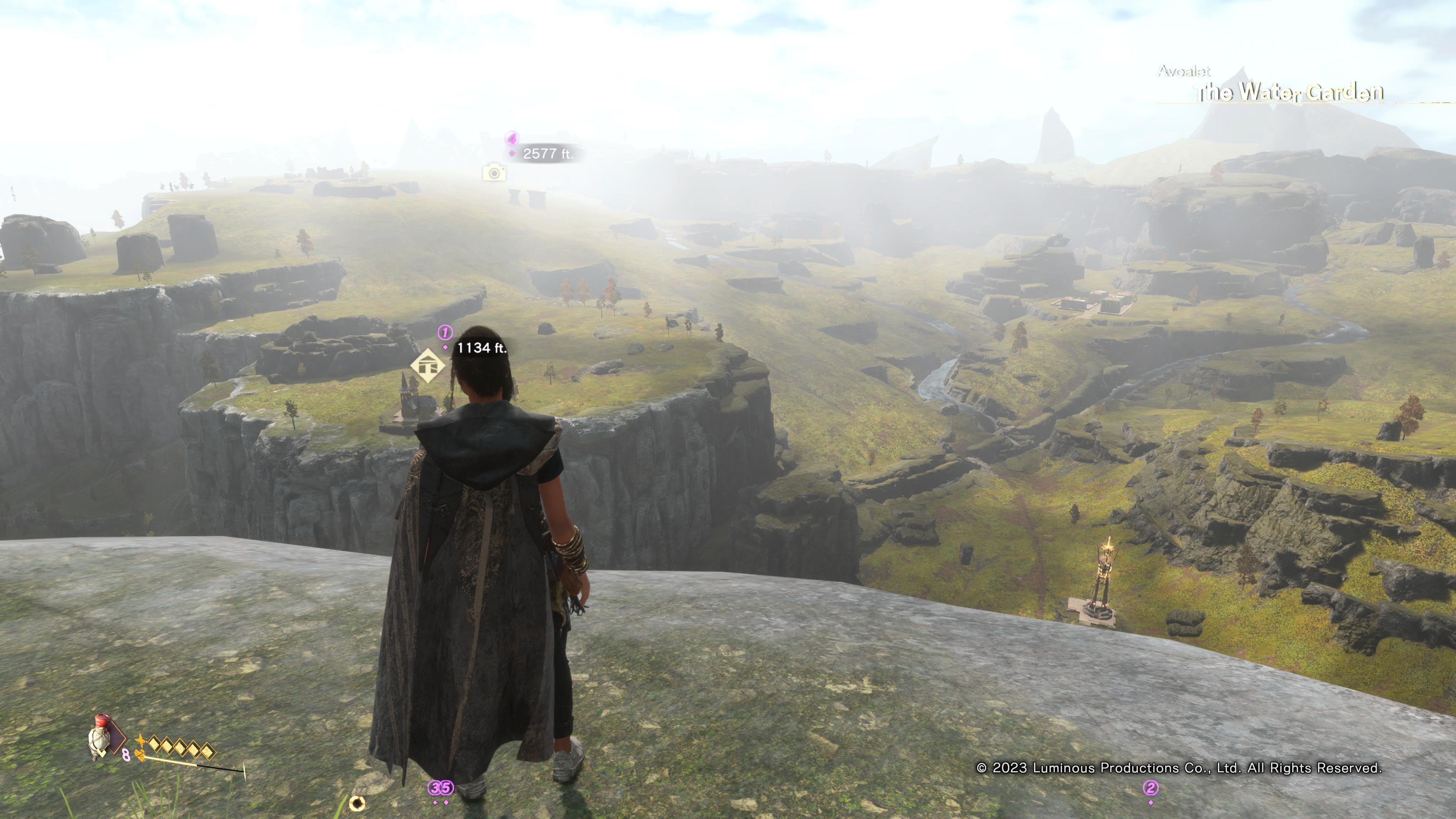Select the camera photo spot marker

point(494,173)
